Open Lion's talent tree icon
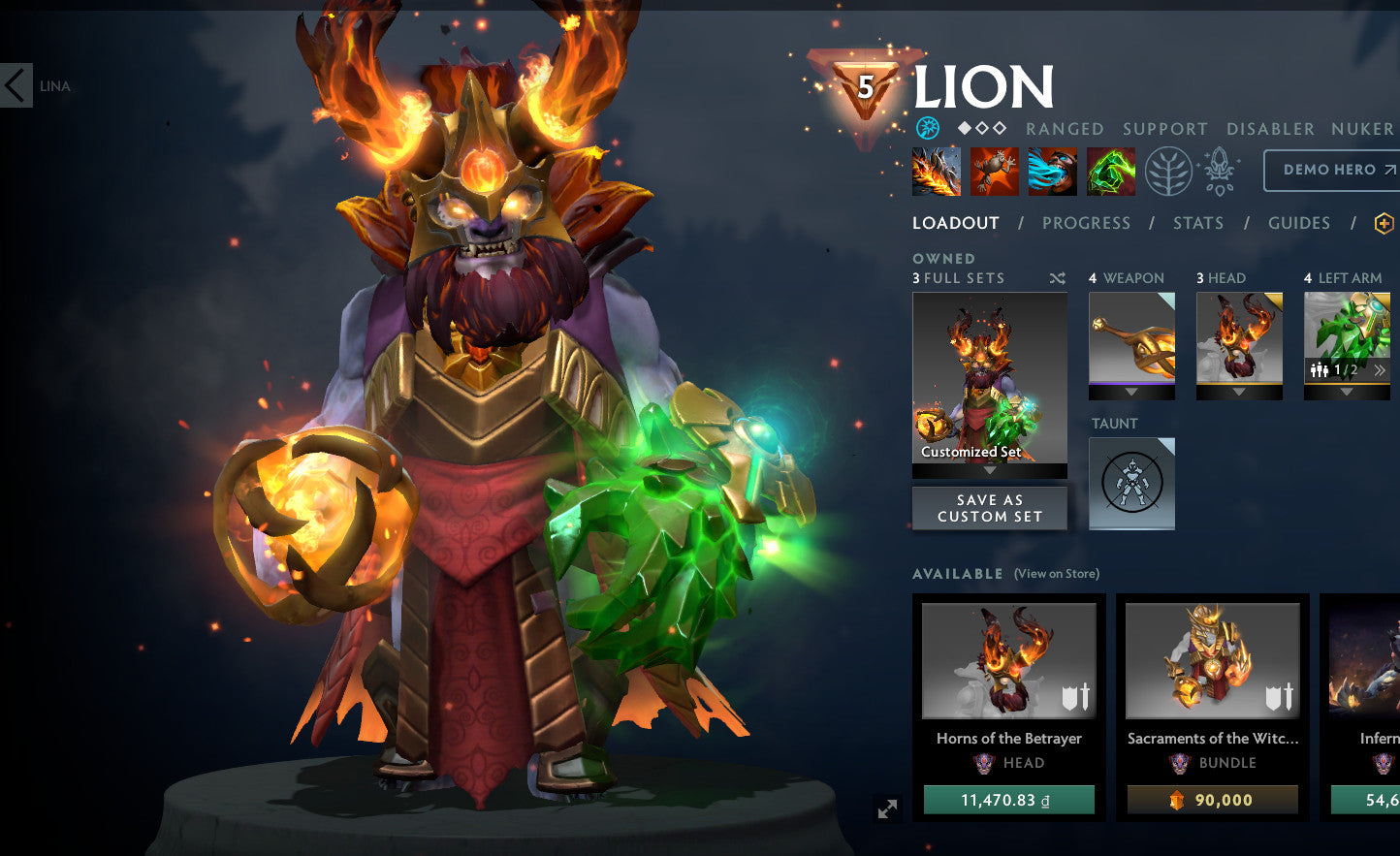The image size is (1400, 856). [1169, 171]
